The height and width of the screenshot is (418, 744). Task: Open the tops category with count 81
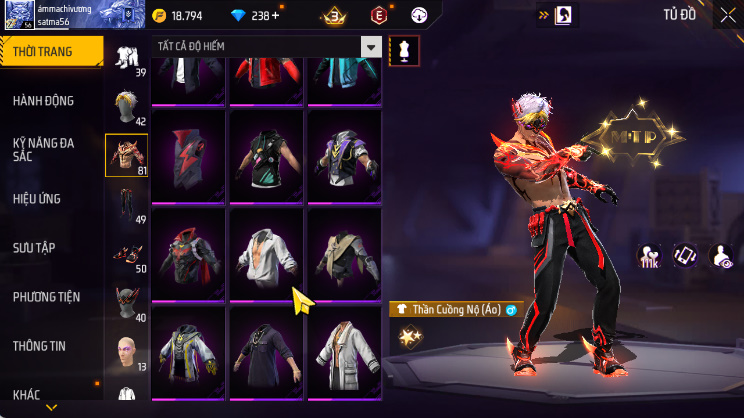(127, 154)
